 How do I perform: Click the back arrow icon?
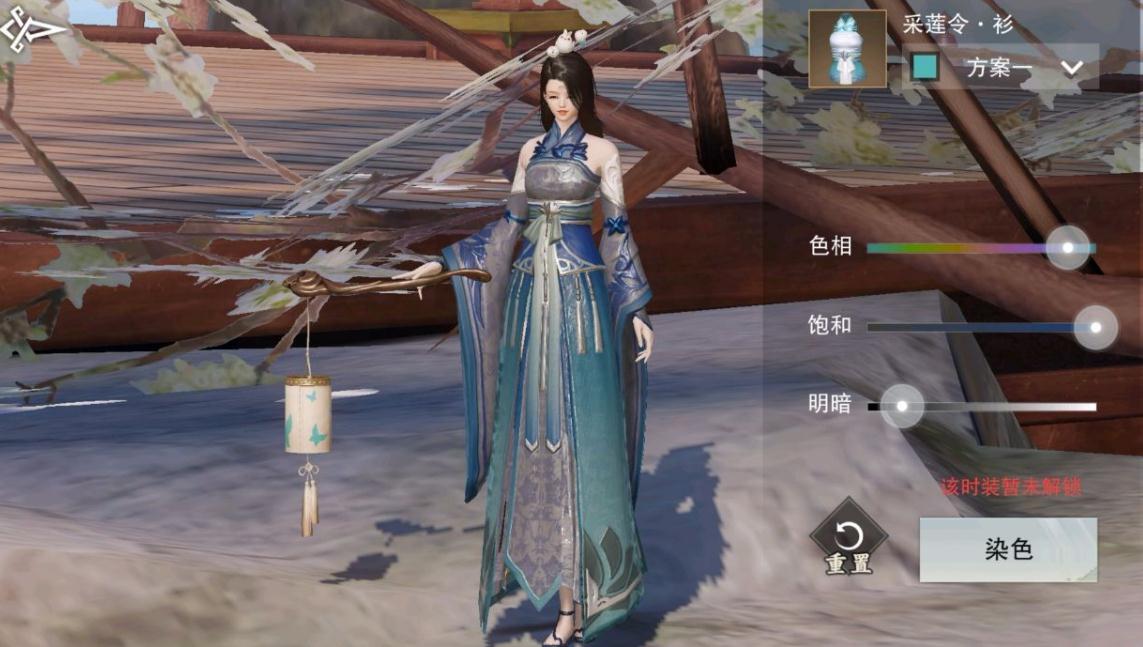[32, 30]
